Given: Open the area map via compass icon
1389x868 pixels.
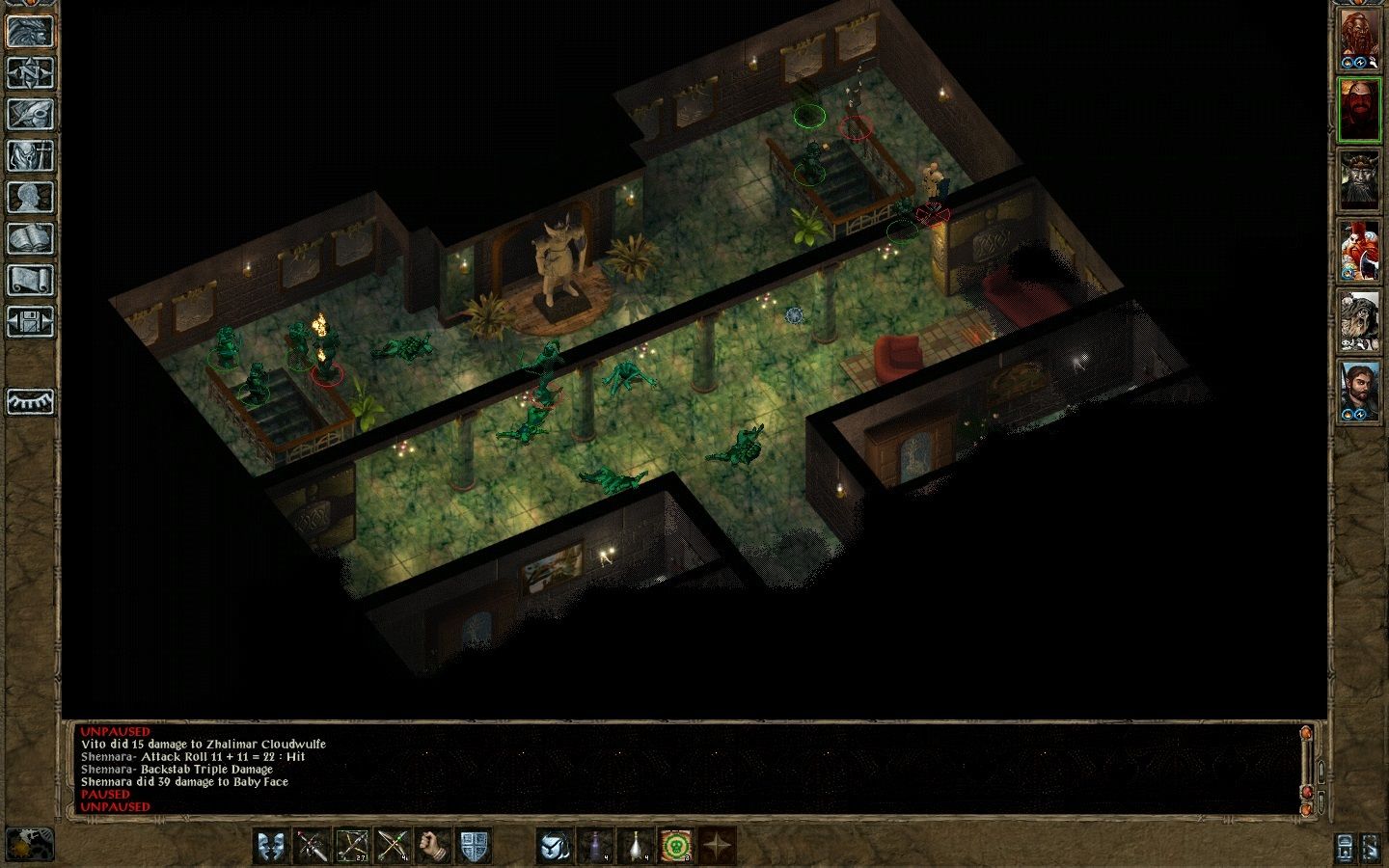Looking at the screenshot, I should [31, 72].
